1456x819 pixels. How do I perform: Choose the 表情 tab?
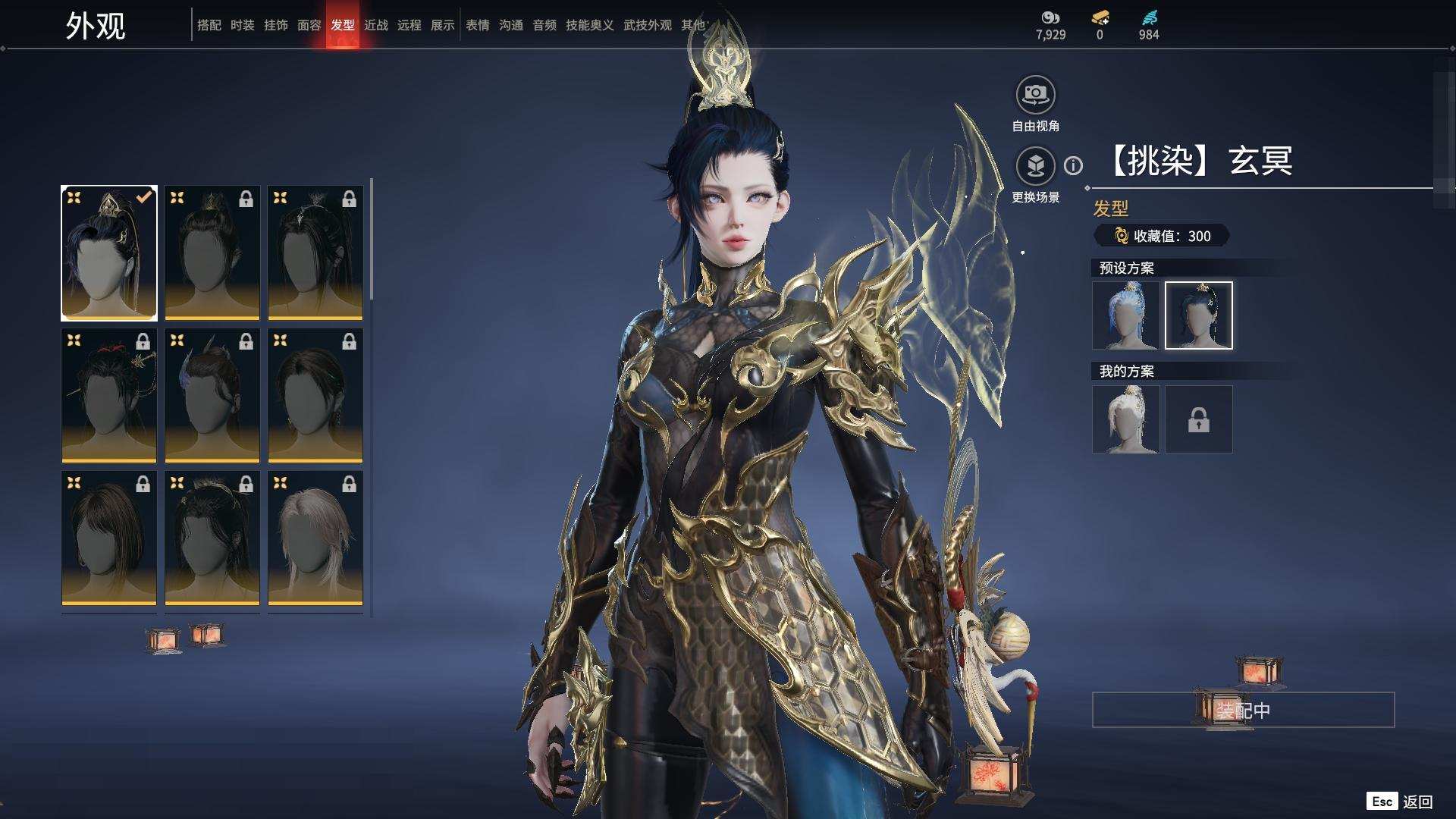coord(477,25)
